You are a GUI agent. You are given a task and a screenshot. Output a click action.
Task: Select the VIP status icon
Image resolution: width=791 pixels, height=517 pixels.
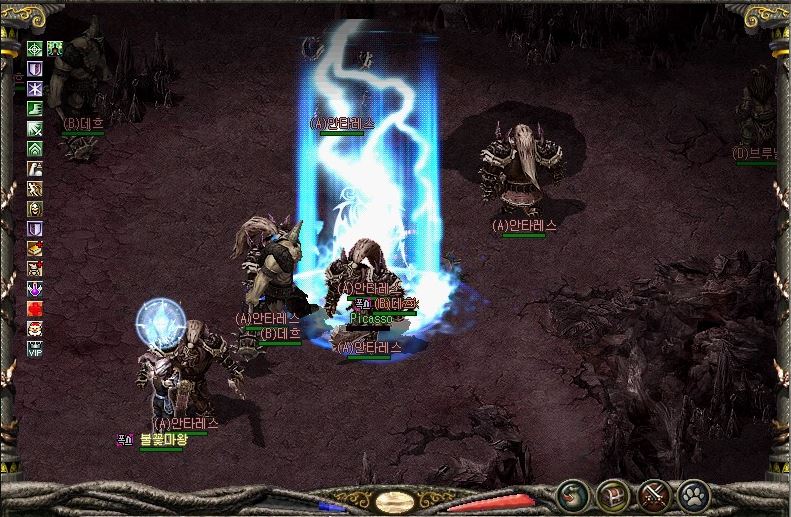35,348
